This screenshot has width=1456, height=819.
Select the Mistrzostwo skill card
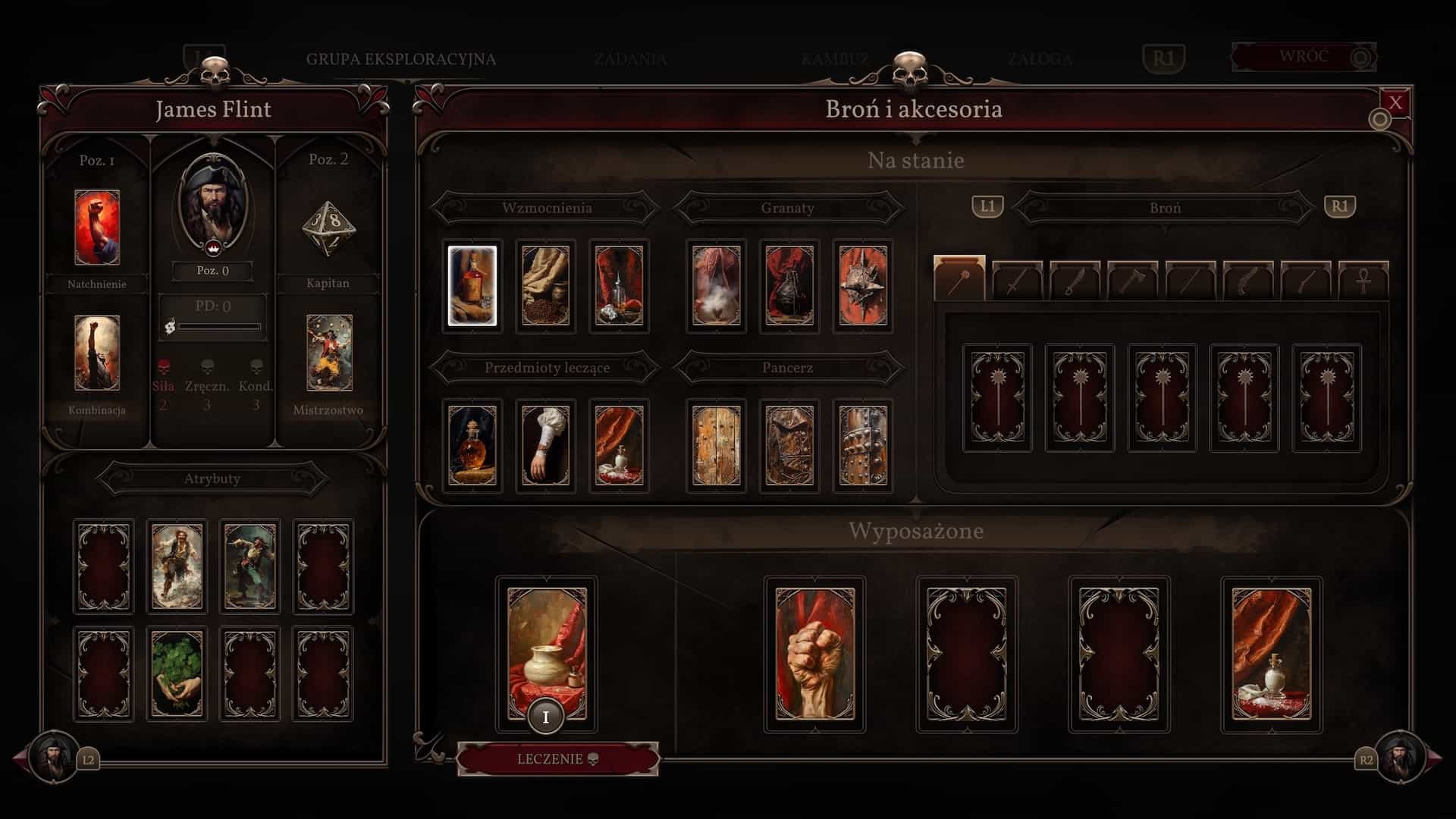[x=329, y=353]
